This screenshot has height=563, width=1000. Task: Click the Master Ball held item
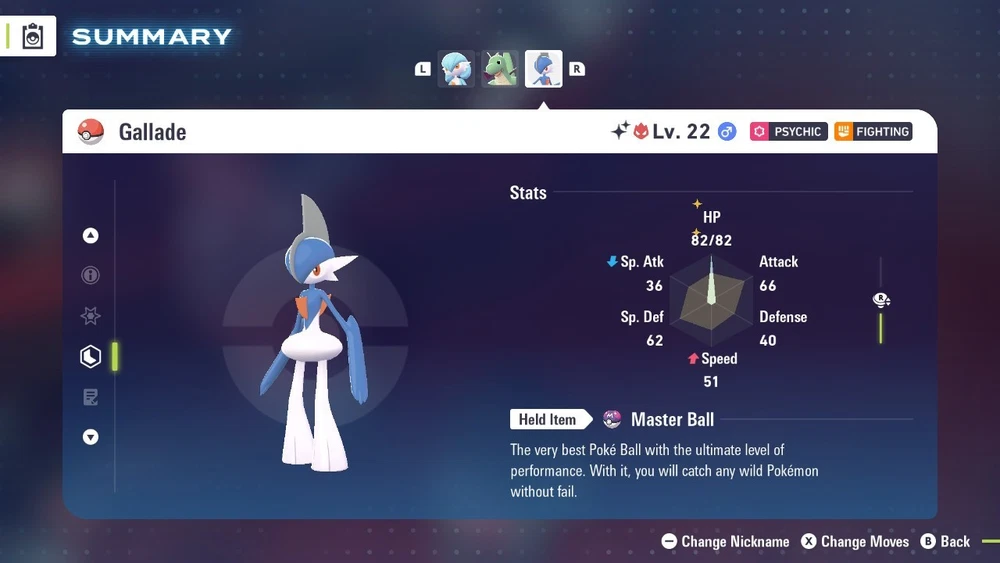660,420
